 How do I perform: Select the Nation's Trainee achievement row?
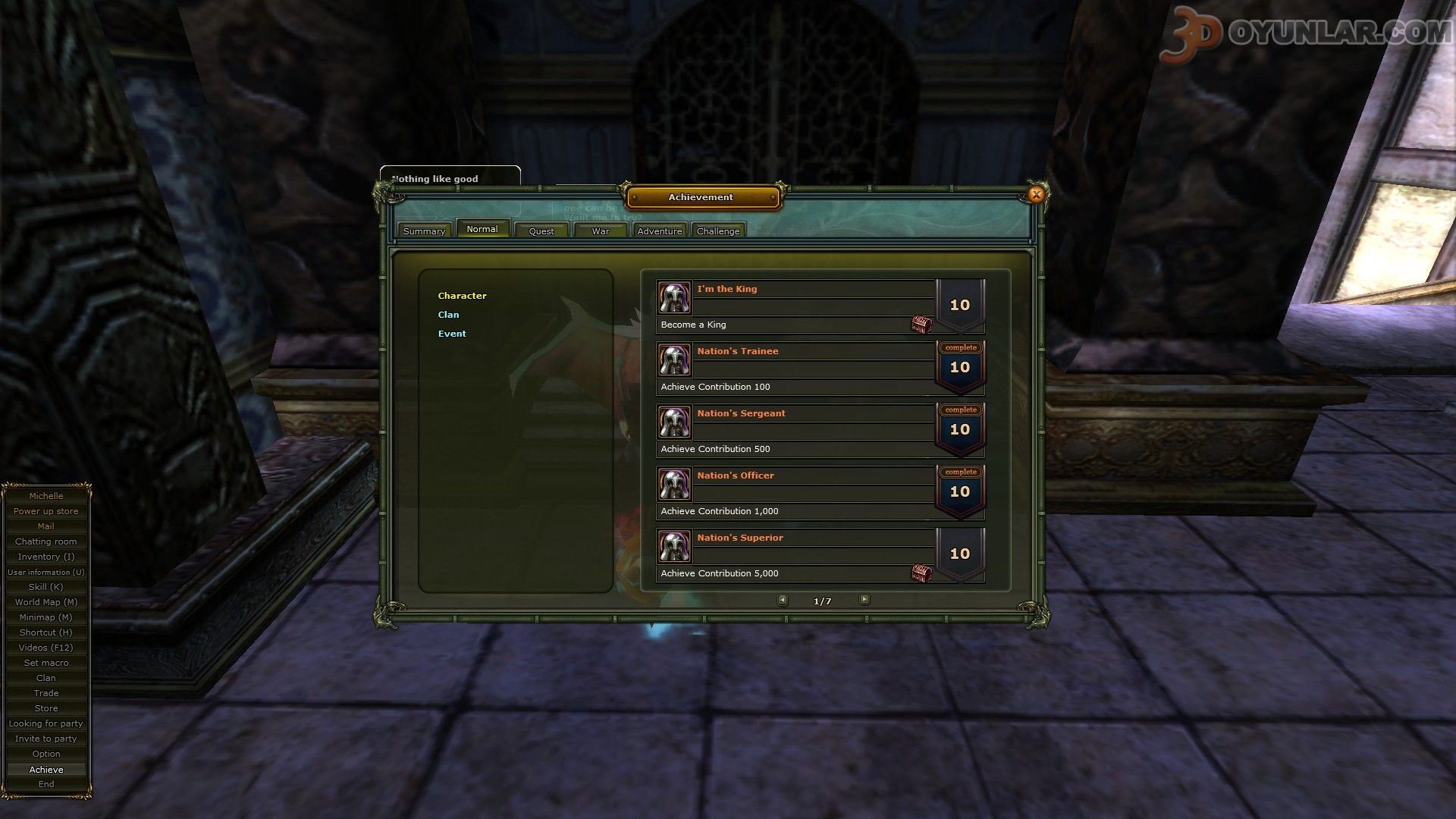tap(796, 368)
